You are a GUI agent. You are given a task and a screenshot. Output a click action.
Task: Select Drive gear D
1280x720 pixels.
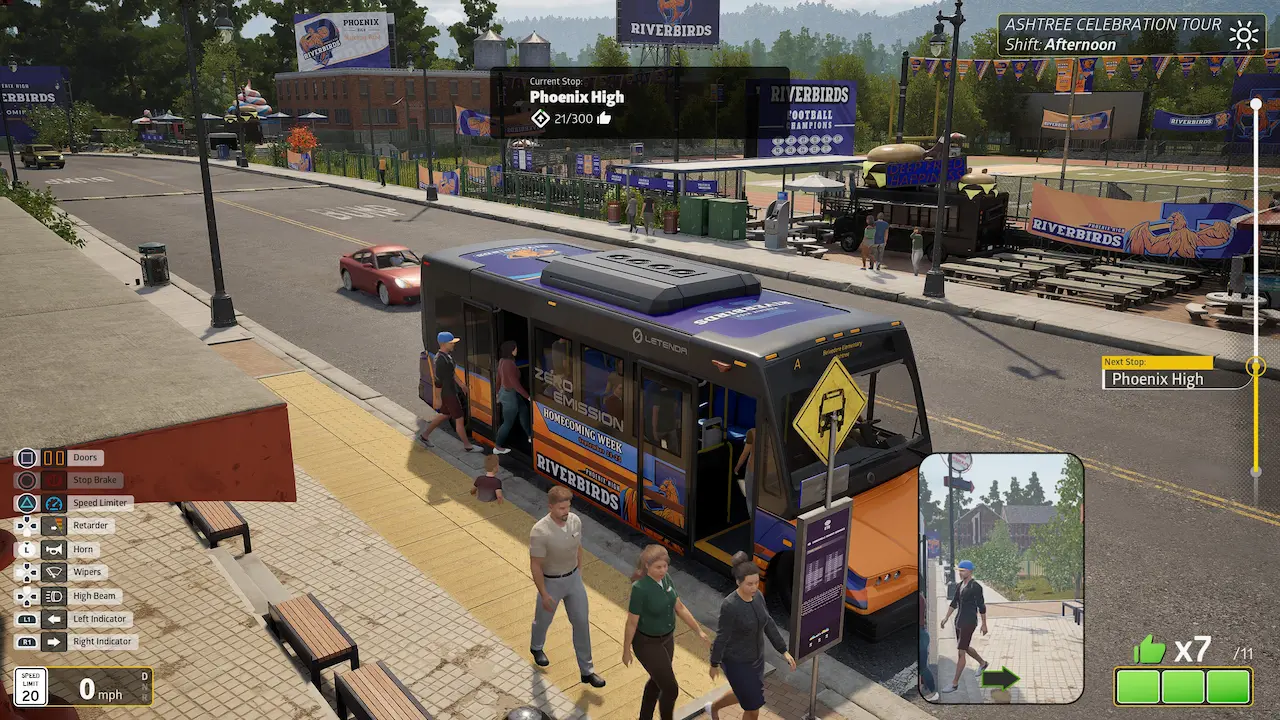tap(144, 675)
